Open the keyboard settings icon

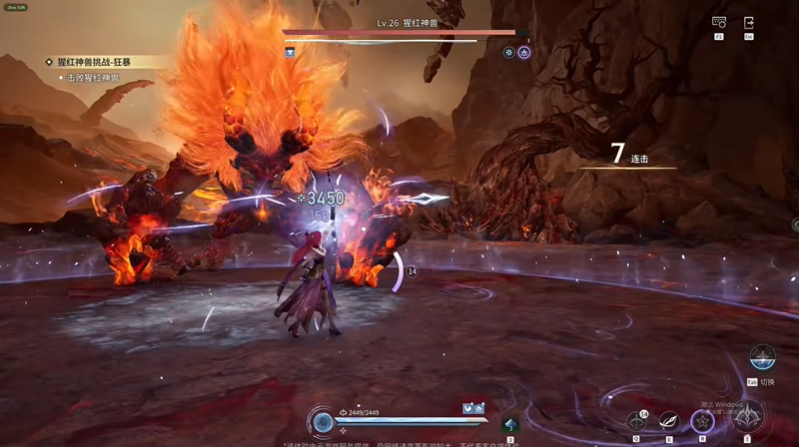point(718,23)
